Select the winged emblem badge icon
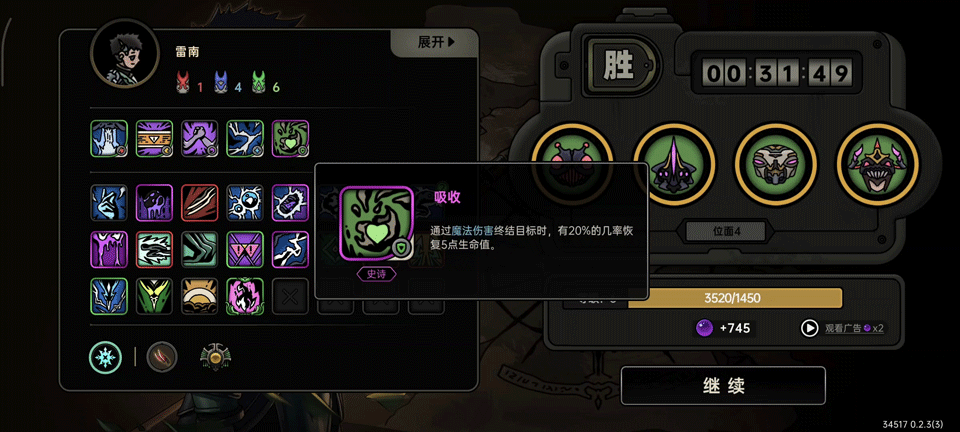Image resolution: width=960 pixels, height=432 pixels. 216,356
